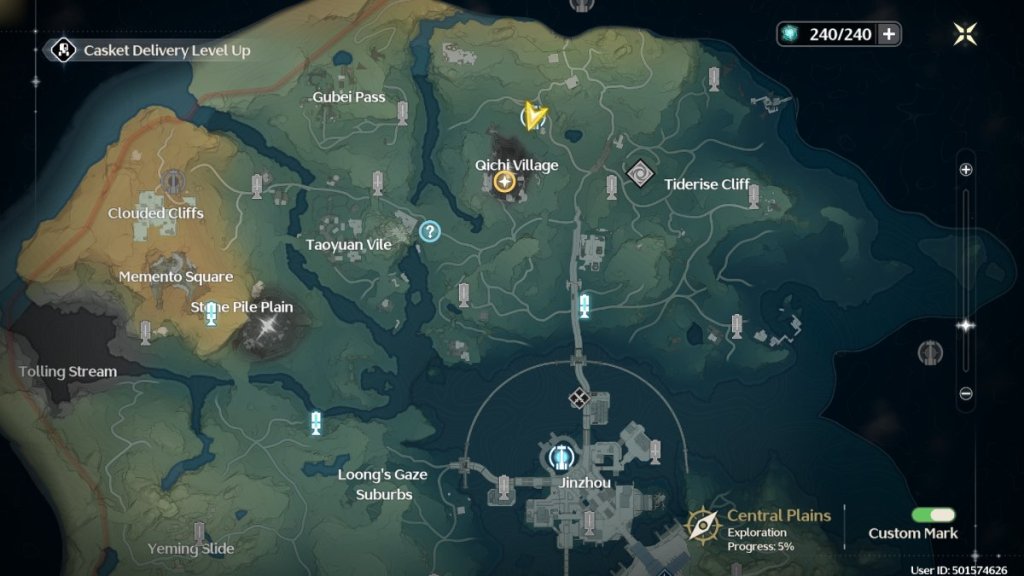
Task: Select the diamond marker north of Jinzhou
Action: click(578, 399)
